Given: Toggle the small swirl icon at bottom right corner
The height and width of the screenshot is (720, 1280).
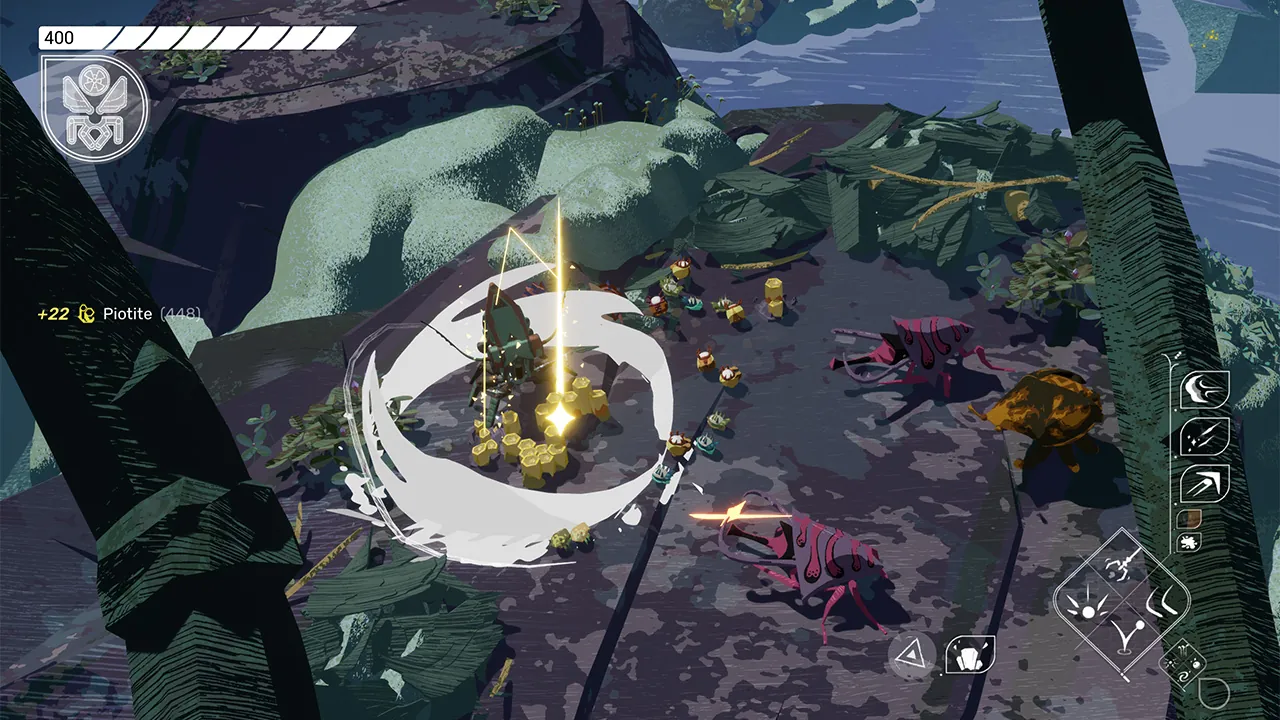Looking at the screenshot, I should pos(1182,677).
